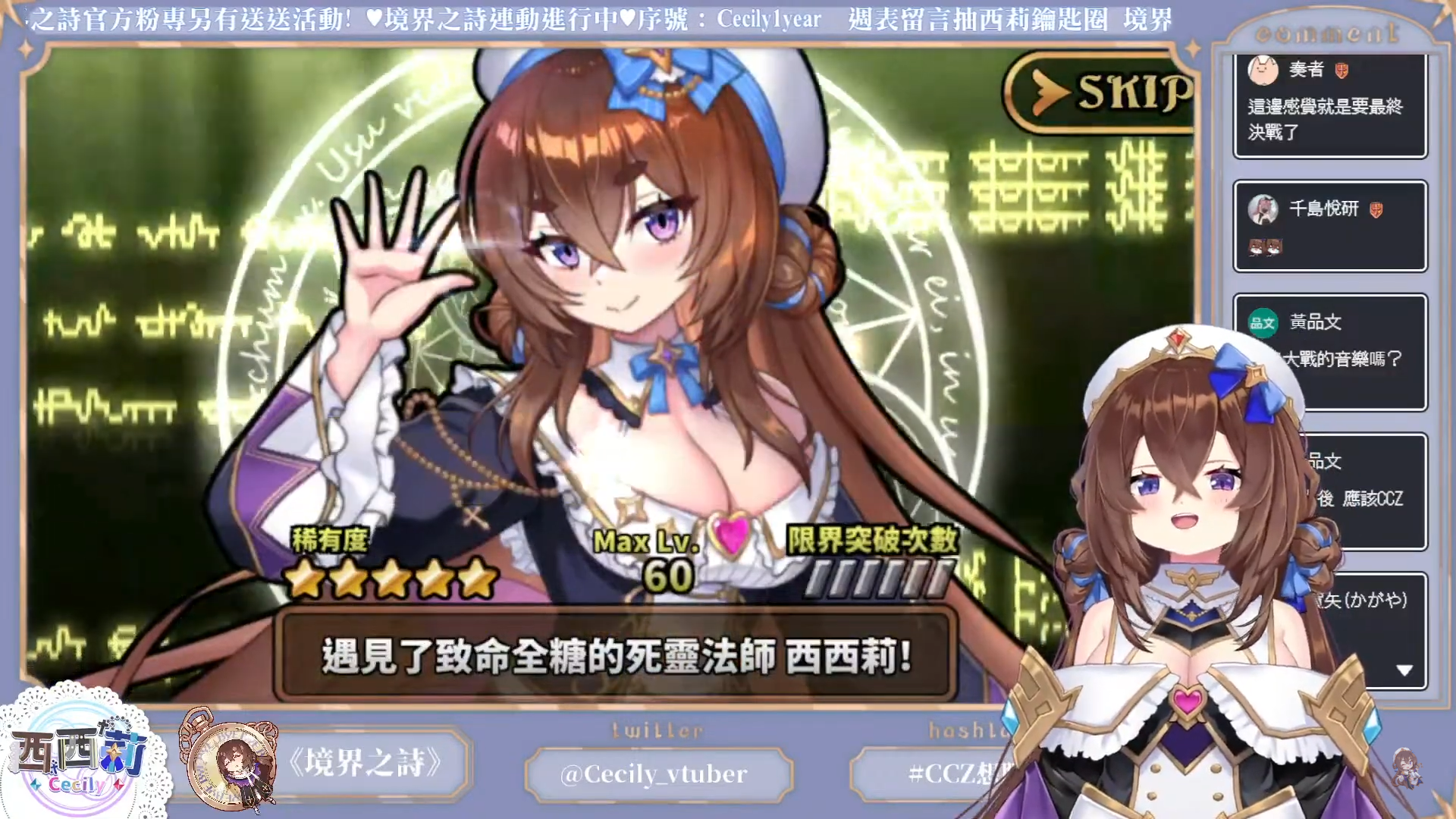Screen dimensions: 1456x819
Task: Click 黃品文's green avatar icon
Action: (x=1263, y=322)
